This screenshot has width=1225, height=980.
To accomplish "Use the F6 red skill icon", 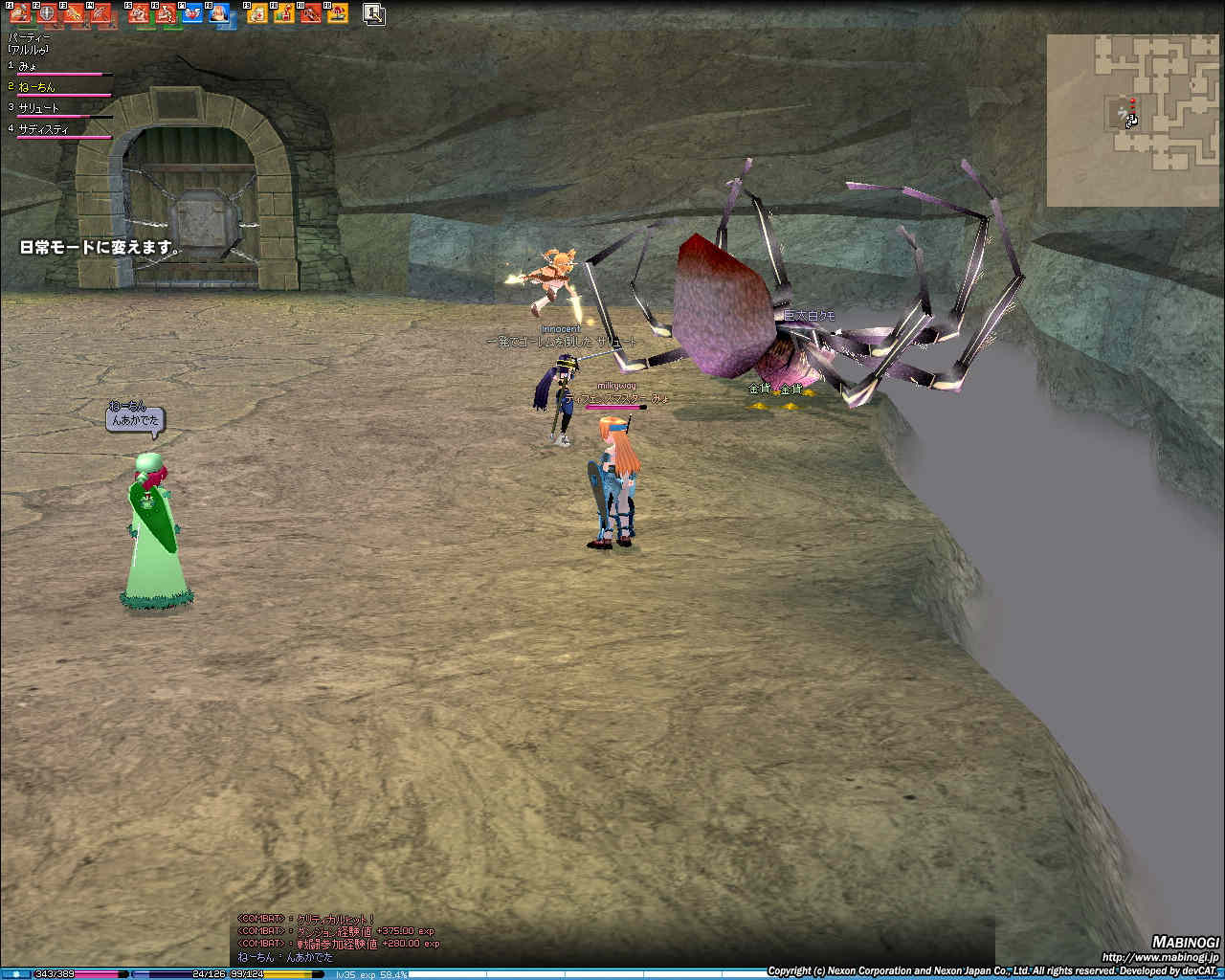I will coord(166,13).
